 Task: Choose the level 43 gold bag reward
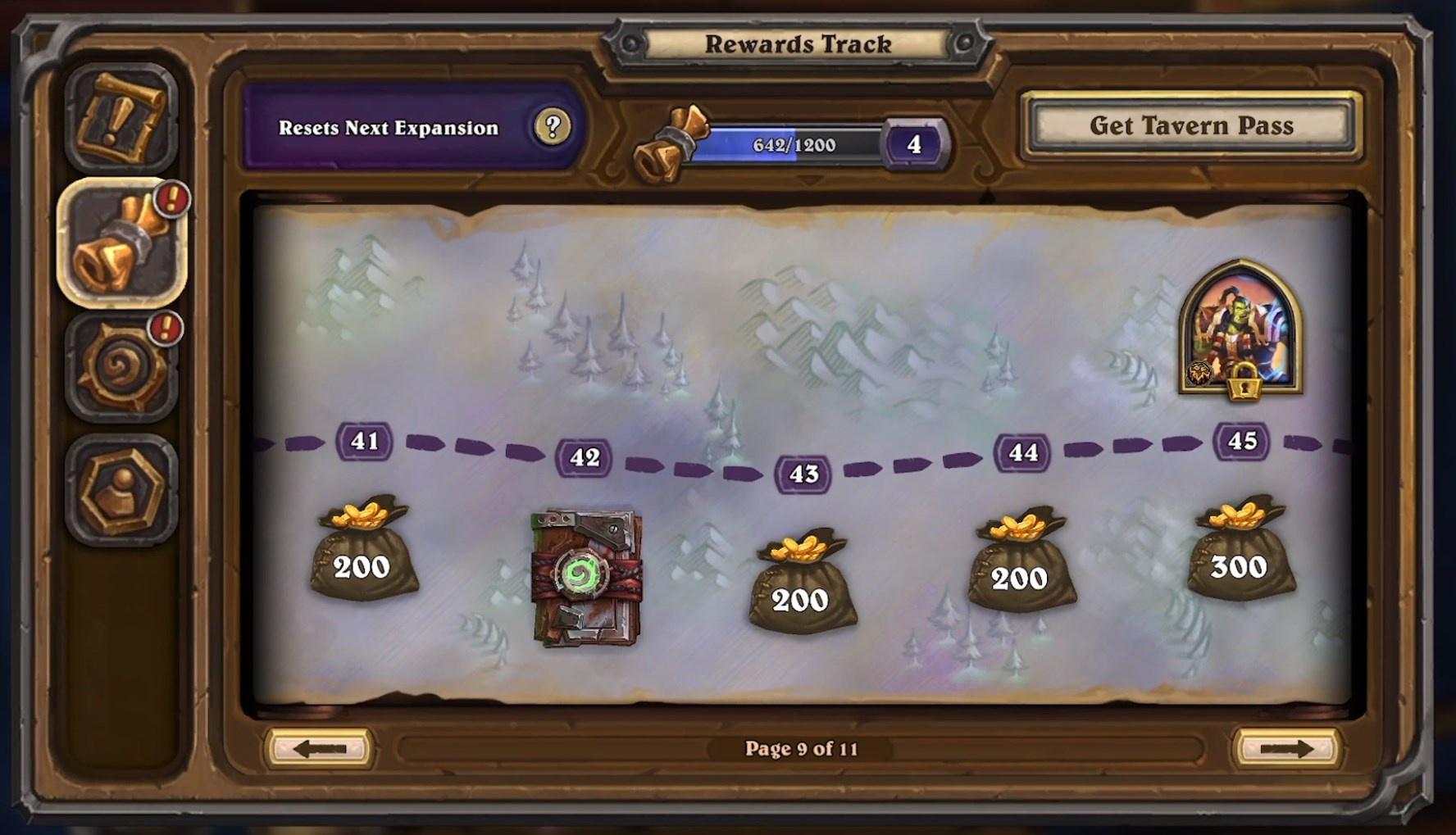click(801, 583)
